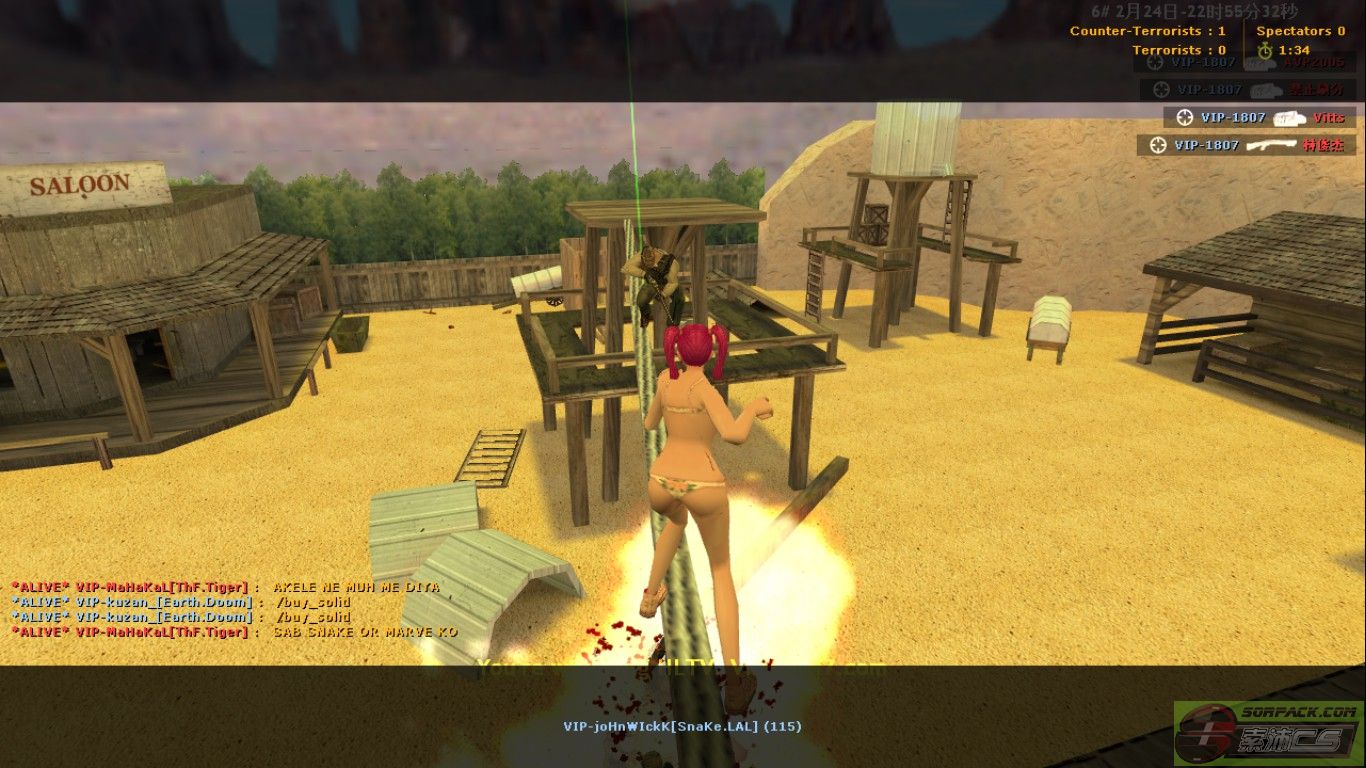Viewport: 1366px width, 768px height.
Task: Click the chat line "SAB SNAKE OR MARVE KO"
Action: (364, 632)
